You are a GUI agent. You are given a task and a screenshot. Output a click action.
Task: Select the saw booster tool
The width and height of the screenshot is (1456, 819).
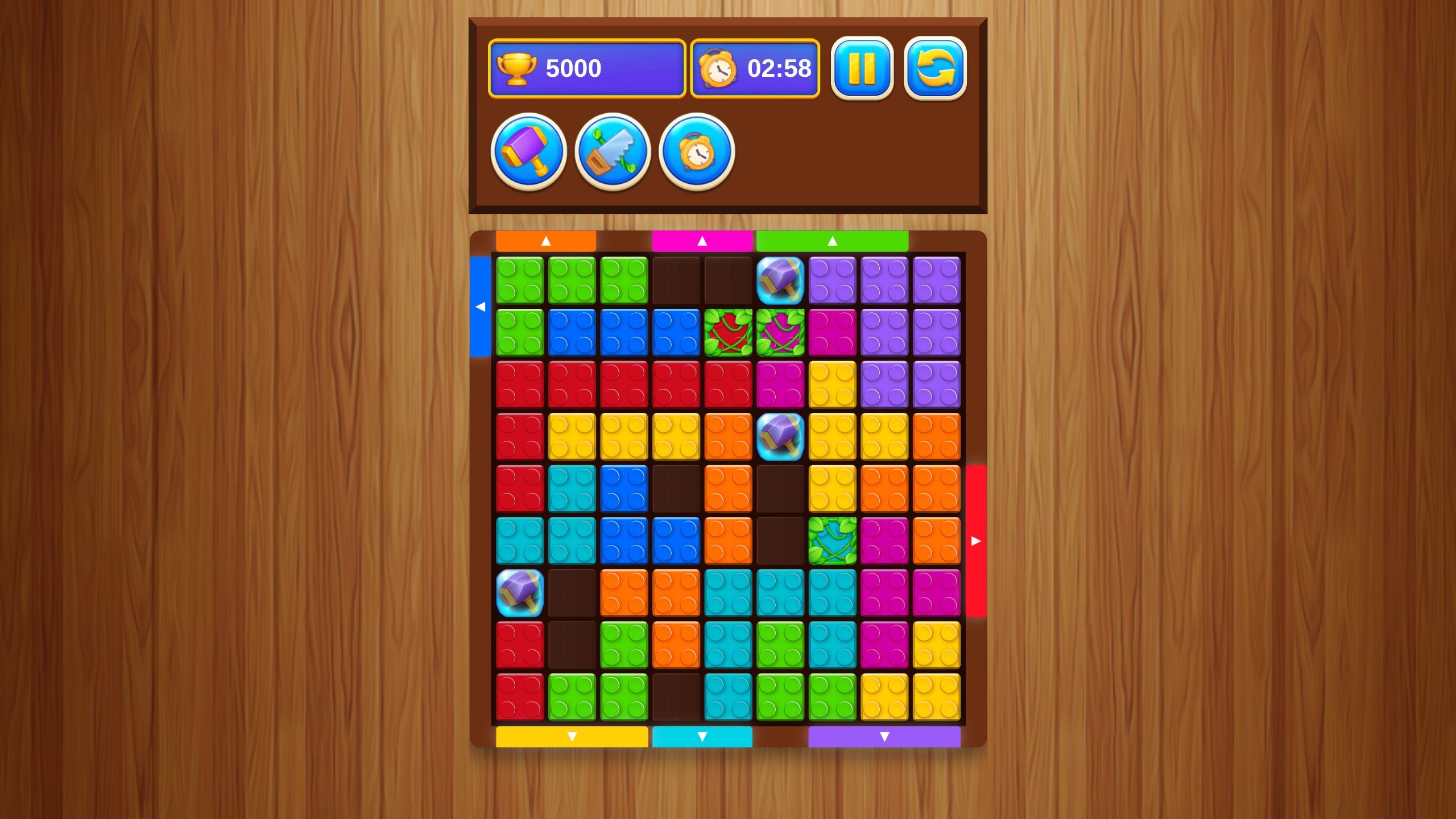[612, 151]
